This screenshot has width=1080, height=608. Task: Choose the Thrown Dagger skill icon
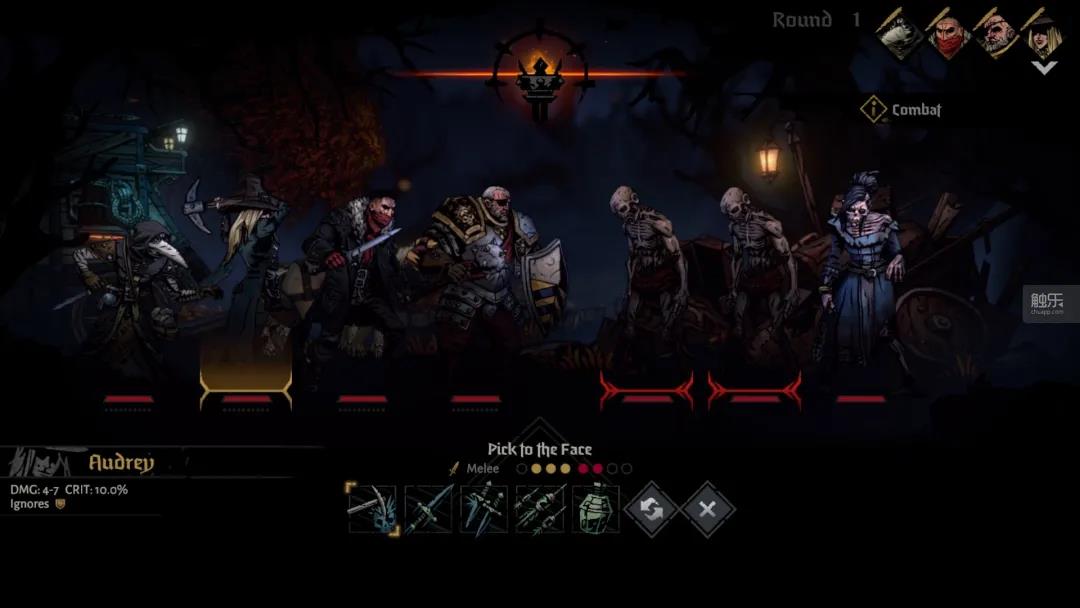coord(428,509)
